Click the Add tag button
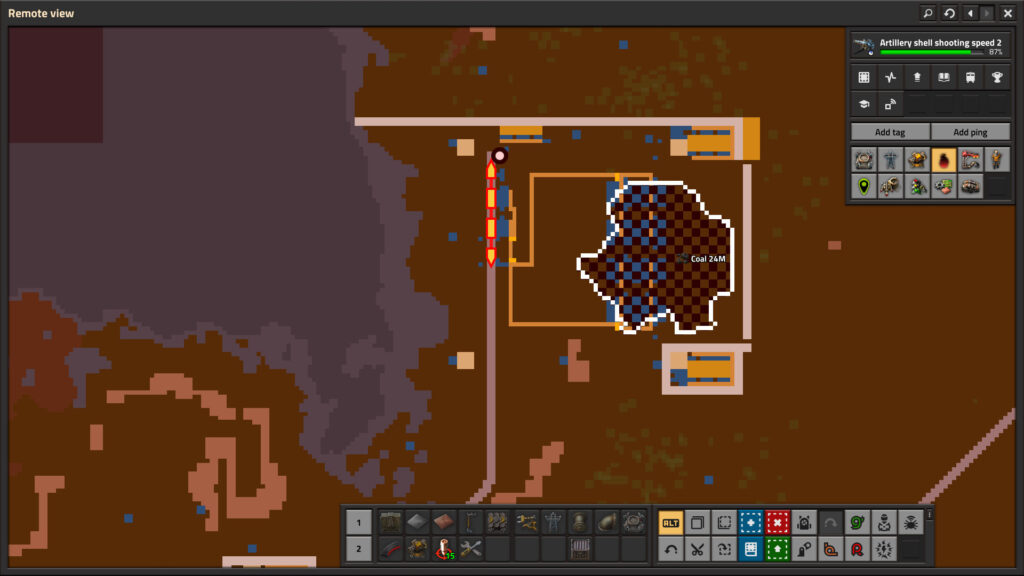This screenshot has width=1024, height=576. 889,132
